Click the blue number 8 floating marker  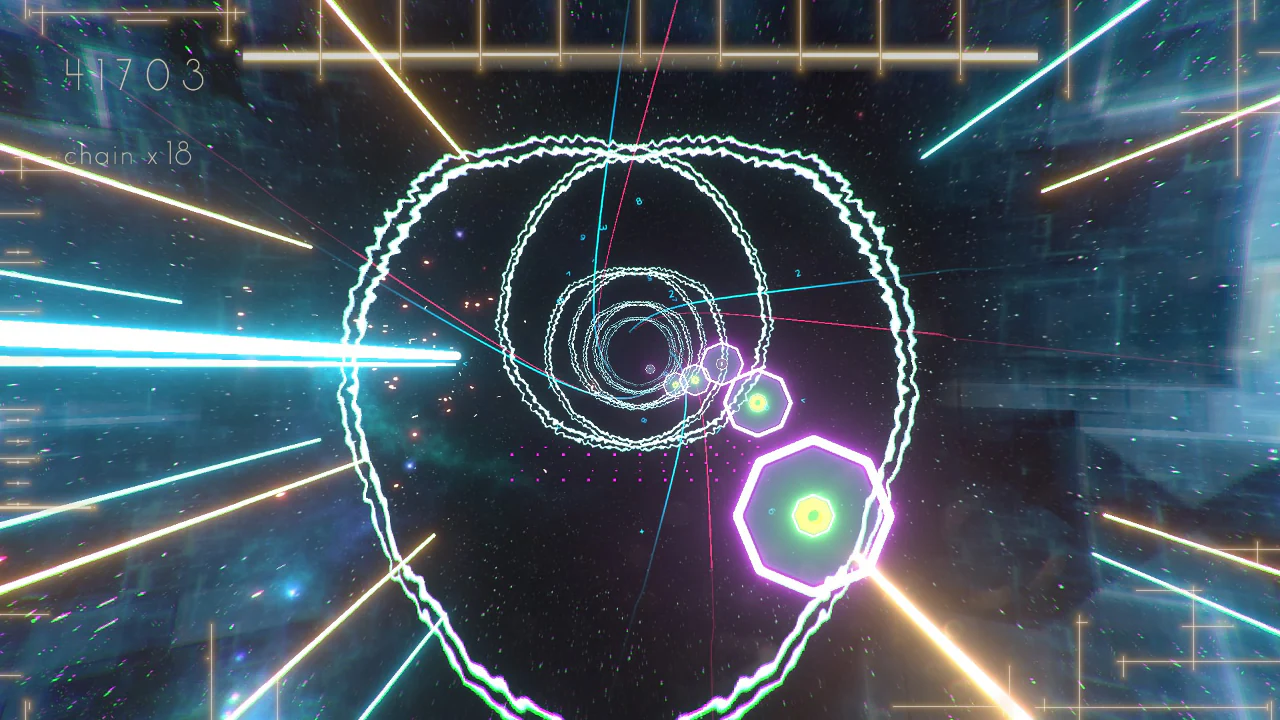click(638, 200)
